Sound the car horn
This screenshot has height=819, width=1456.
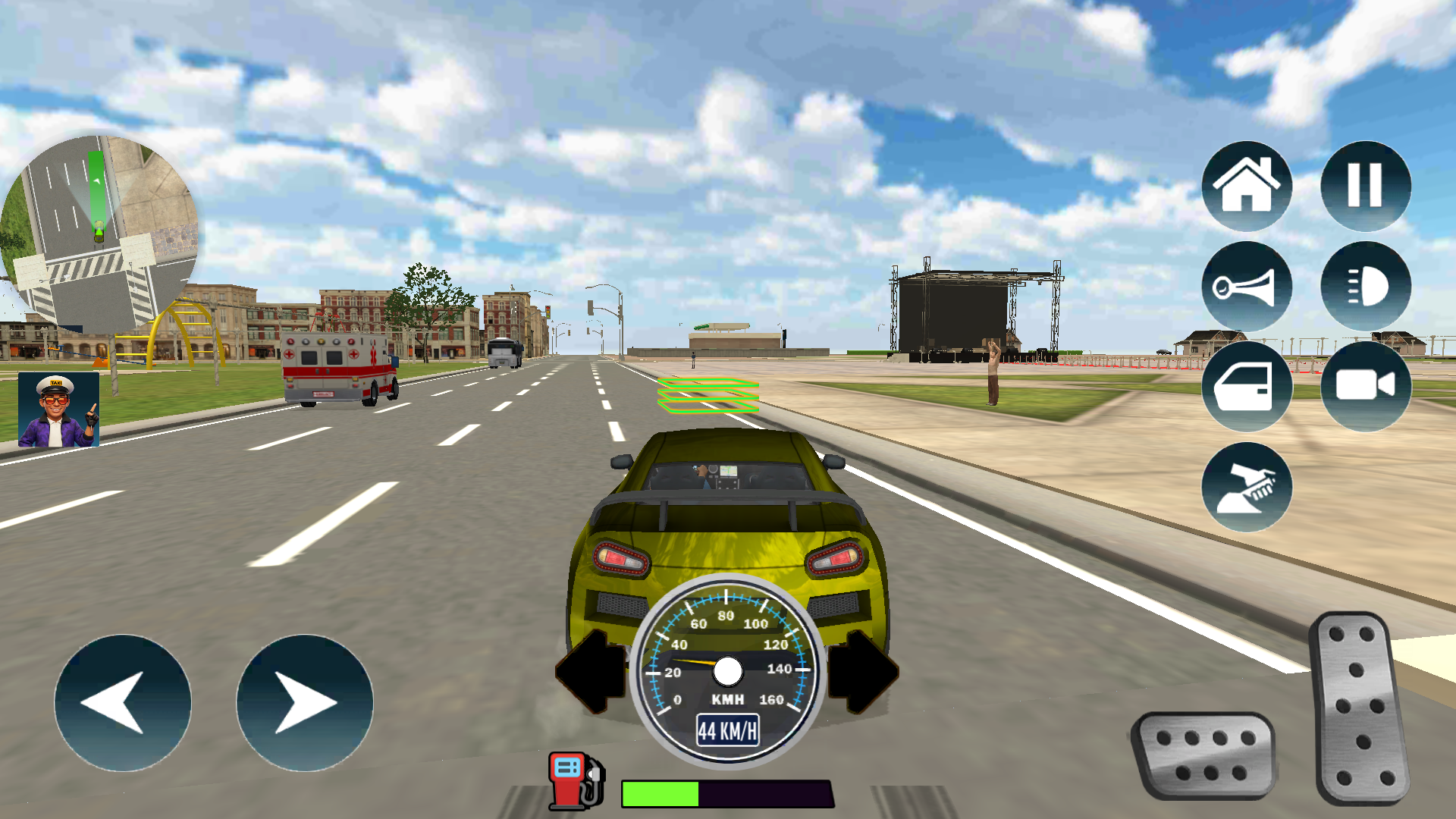(x=1246, y=286)
